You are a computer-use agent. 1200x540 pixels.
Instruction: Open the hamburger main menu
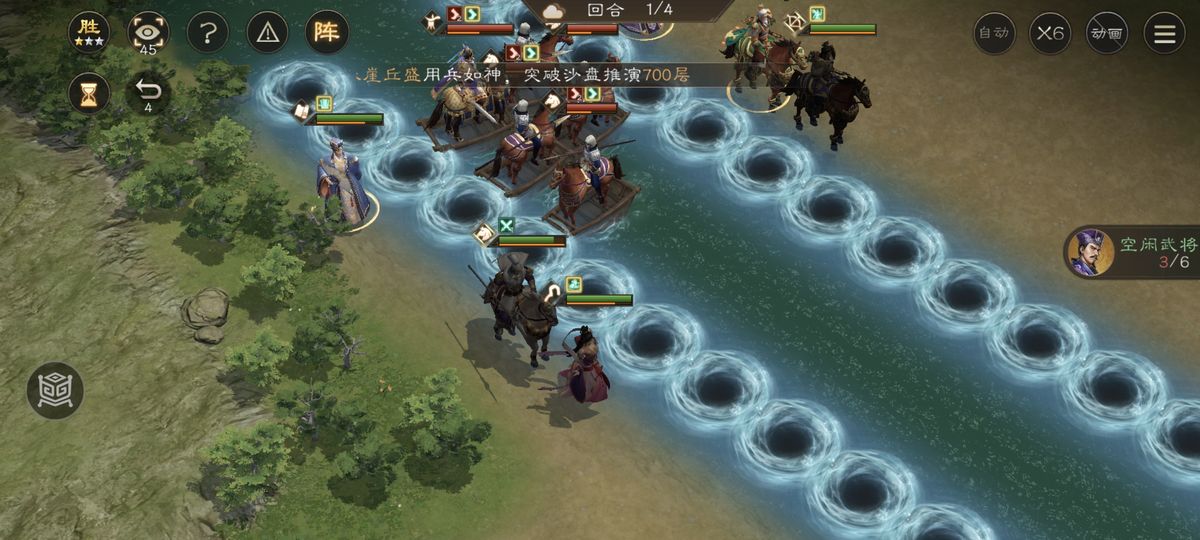[1164, 33]
